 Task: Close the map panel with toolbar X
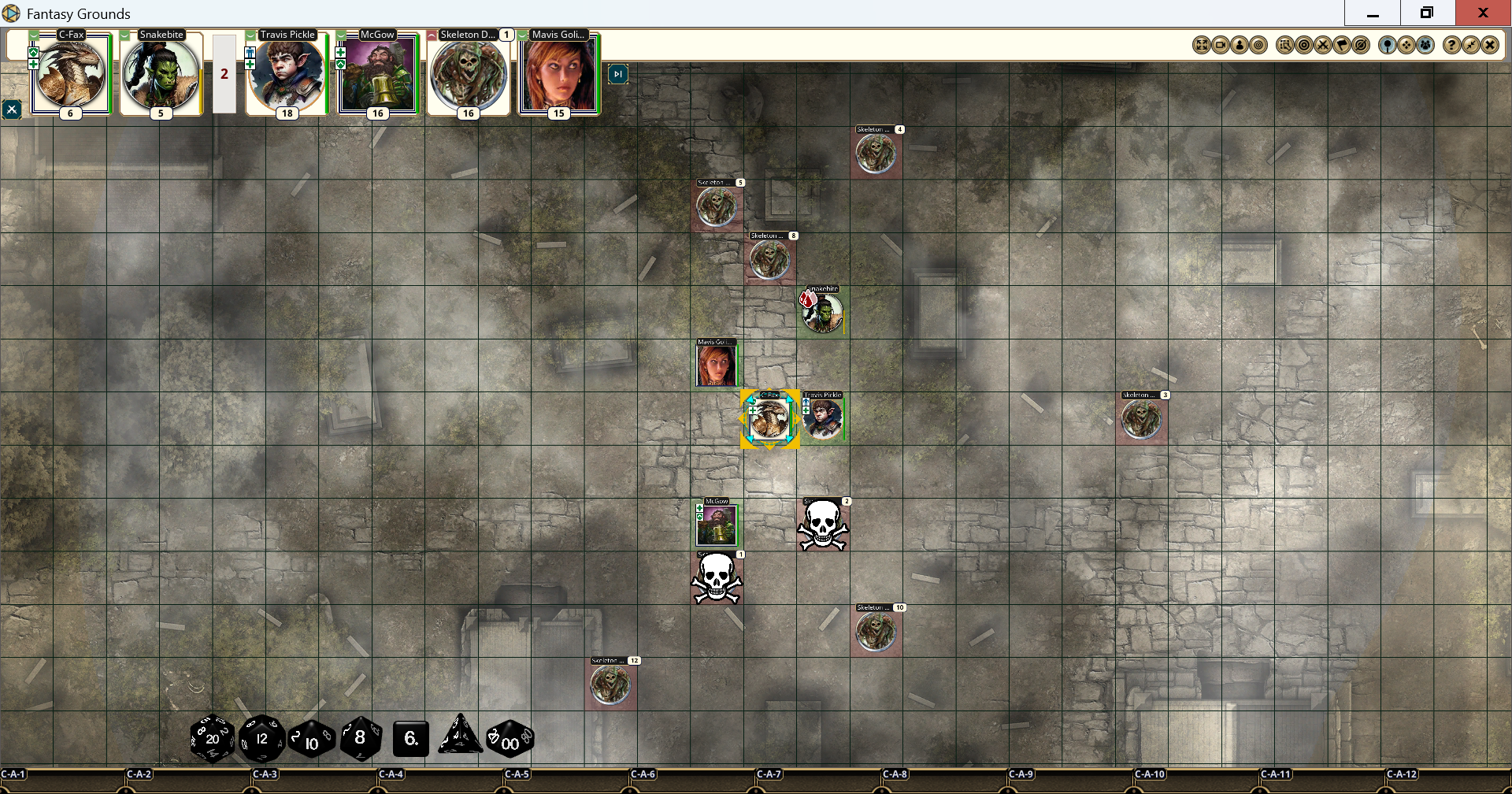click(1490, 45)
